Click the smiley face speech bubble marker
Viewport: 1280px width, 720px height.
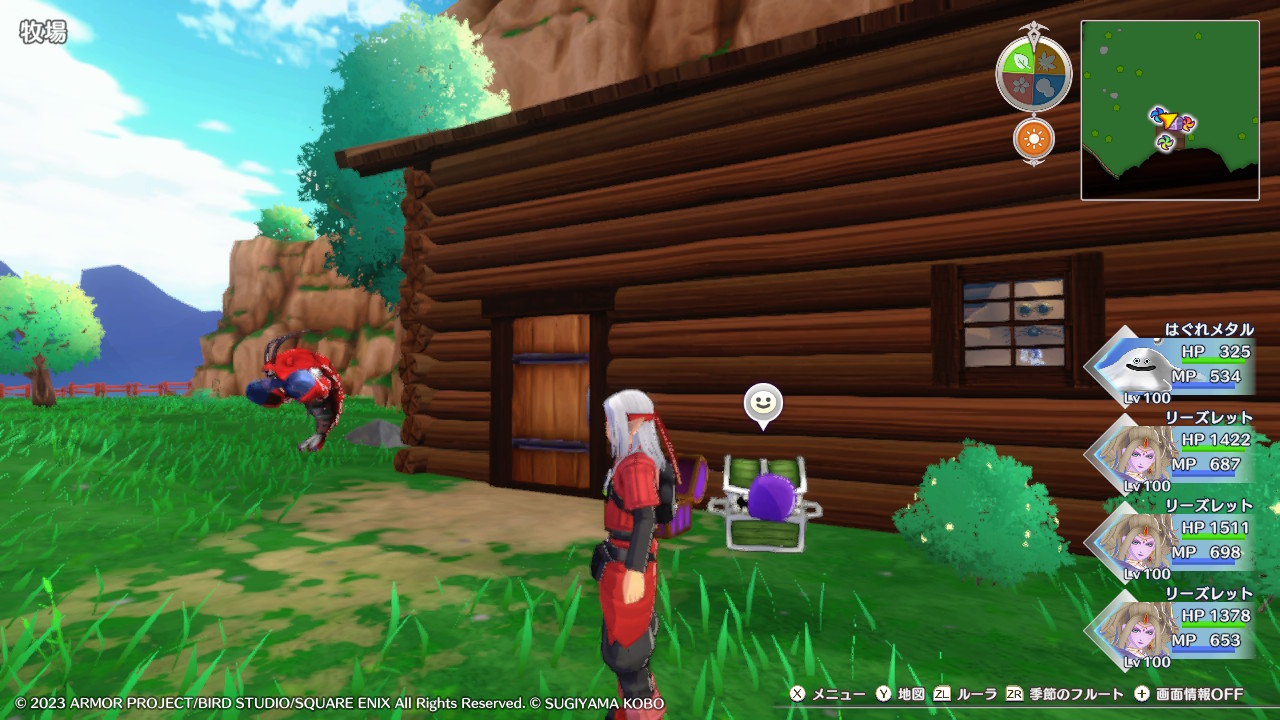[x=763, y=404]
